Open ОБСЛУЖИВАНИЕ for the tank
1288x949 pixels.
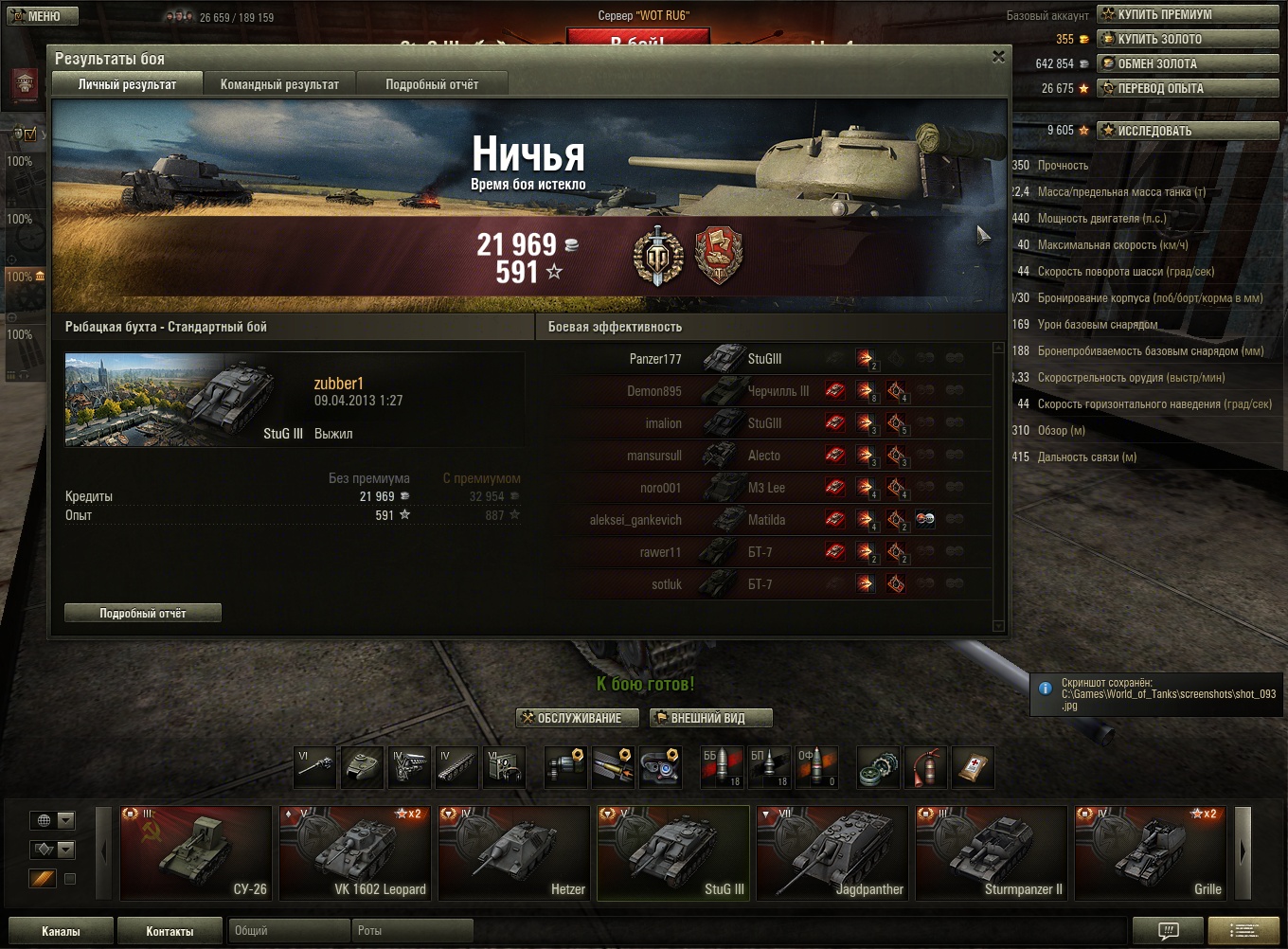coord(571,718)
